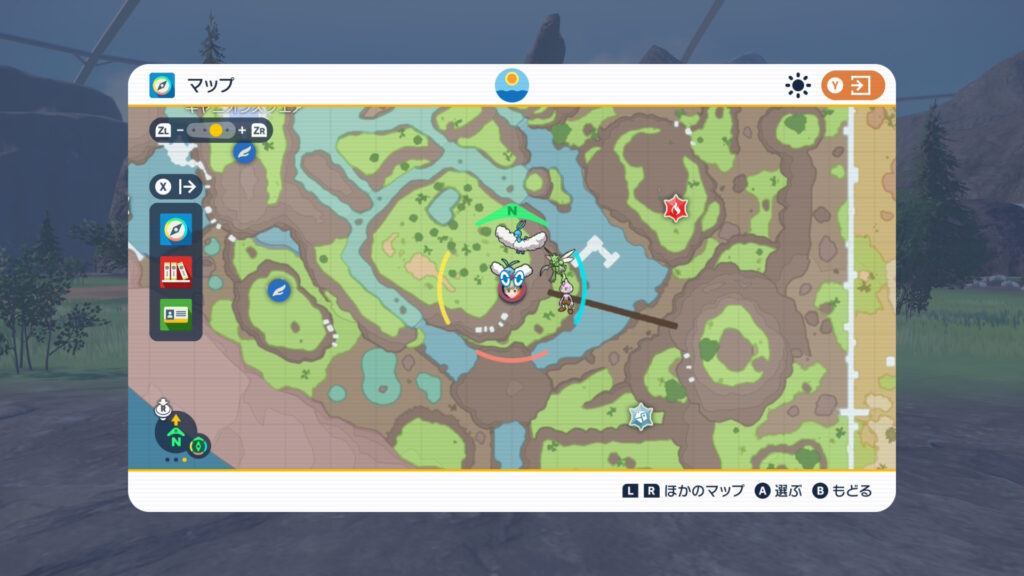Select the red fire Tera Raid crystal marker

[677, 209]
